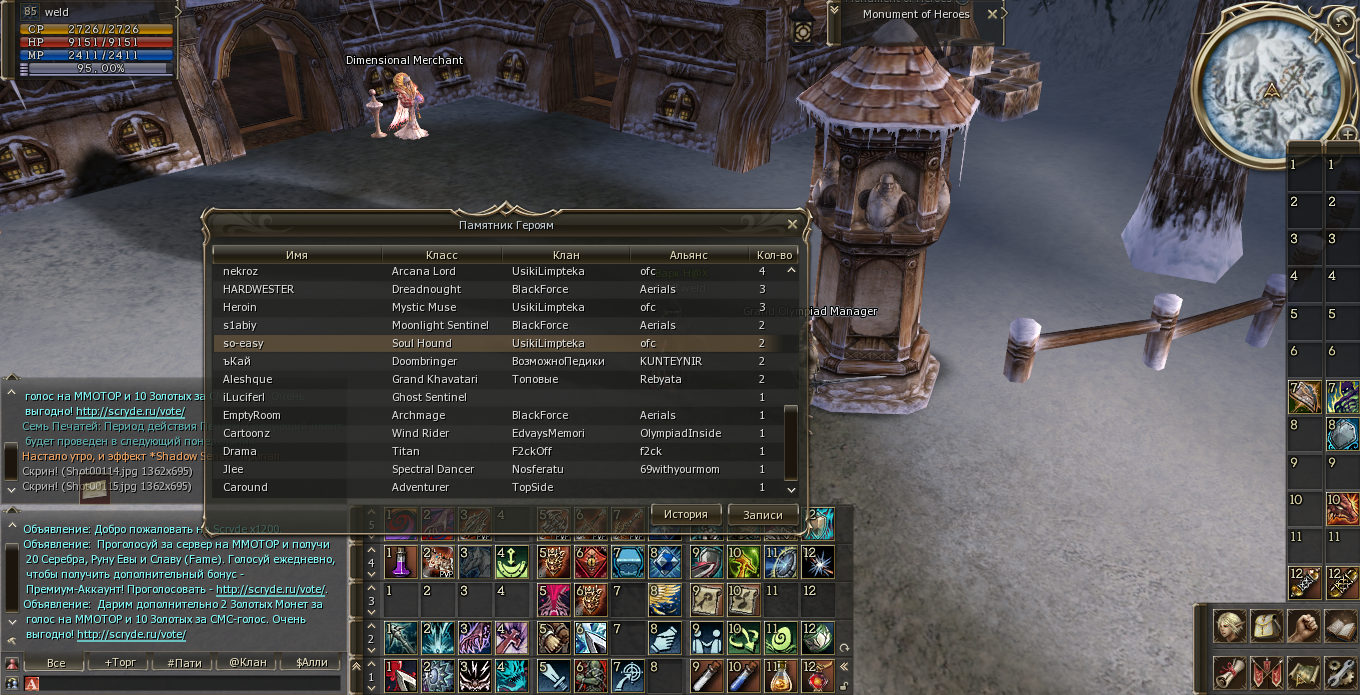Show the $Алли alliance chat tab

[310, 662]
